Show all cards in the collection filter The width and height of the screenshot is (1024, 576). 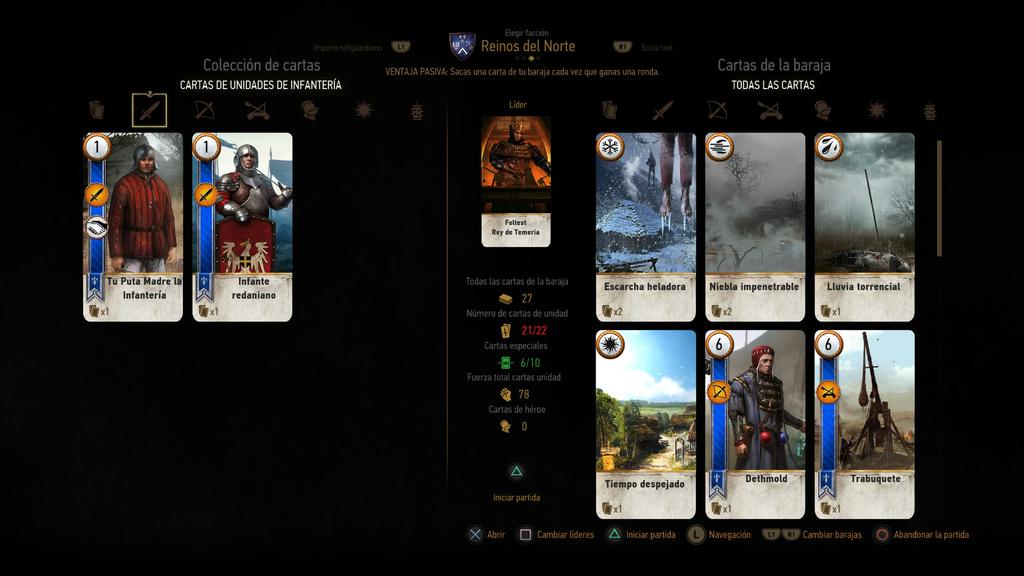pyautogui.click(x=97, y=110)
